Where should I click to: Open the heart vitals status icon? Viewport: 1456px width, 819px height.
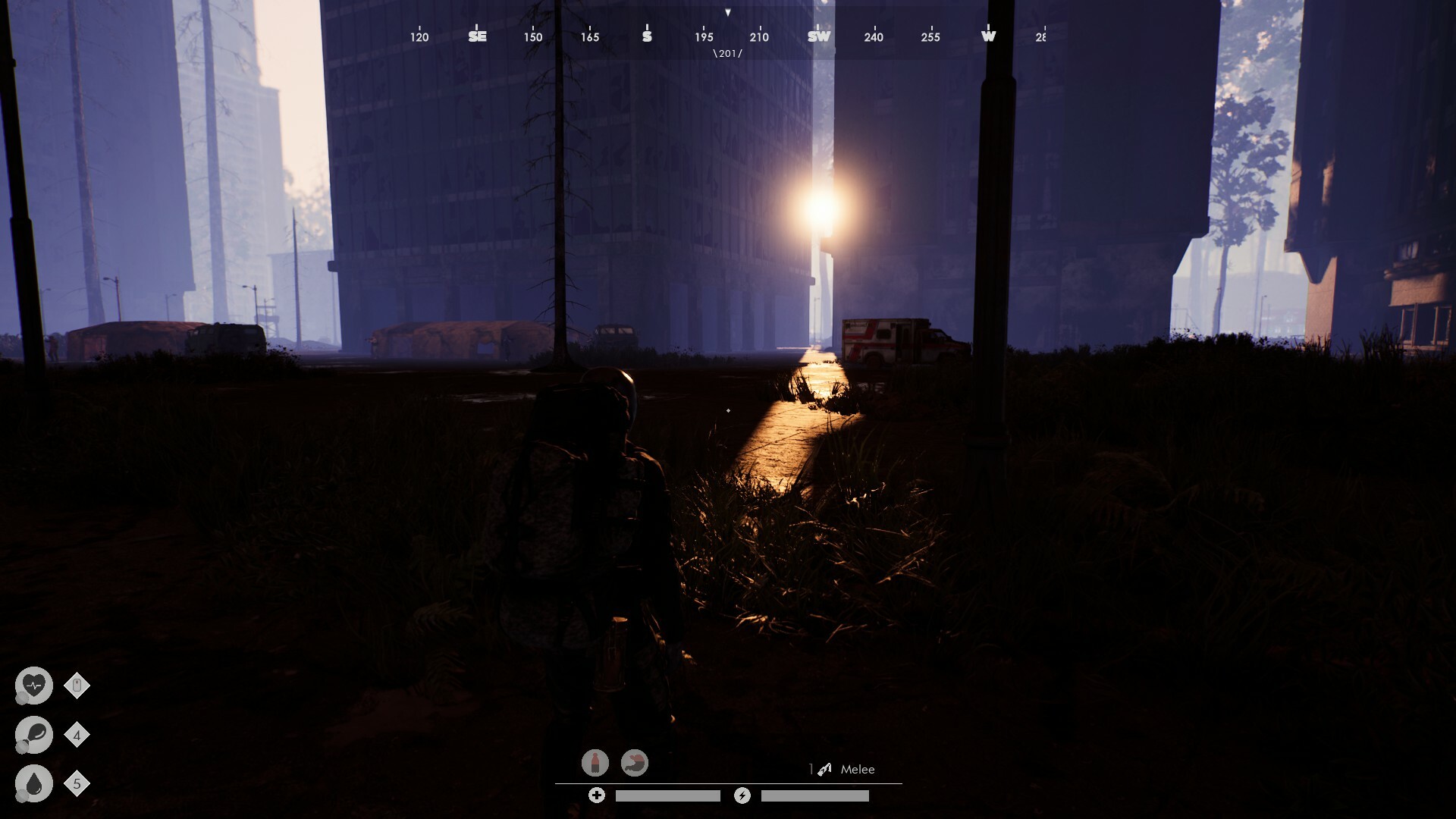(x=34, y=686)
